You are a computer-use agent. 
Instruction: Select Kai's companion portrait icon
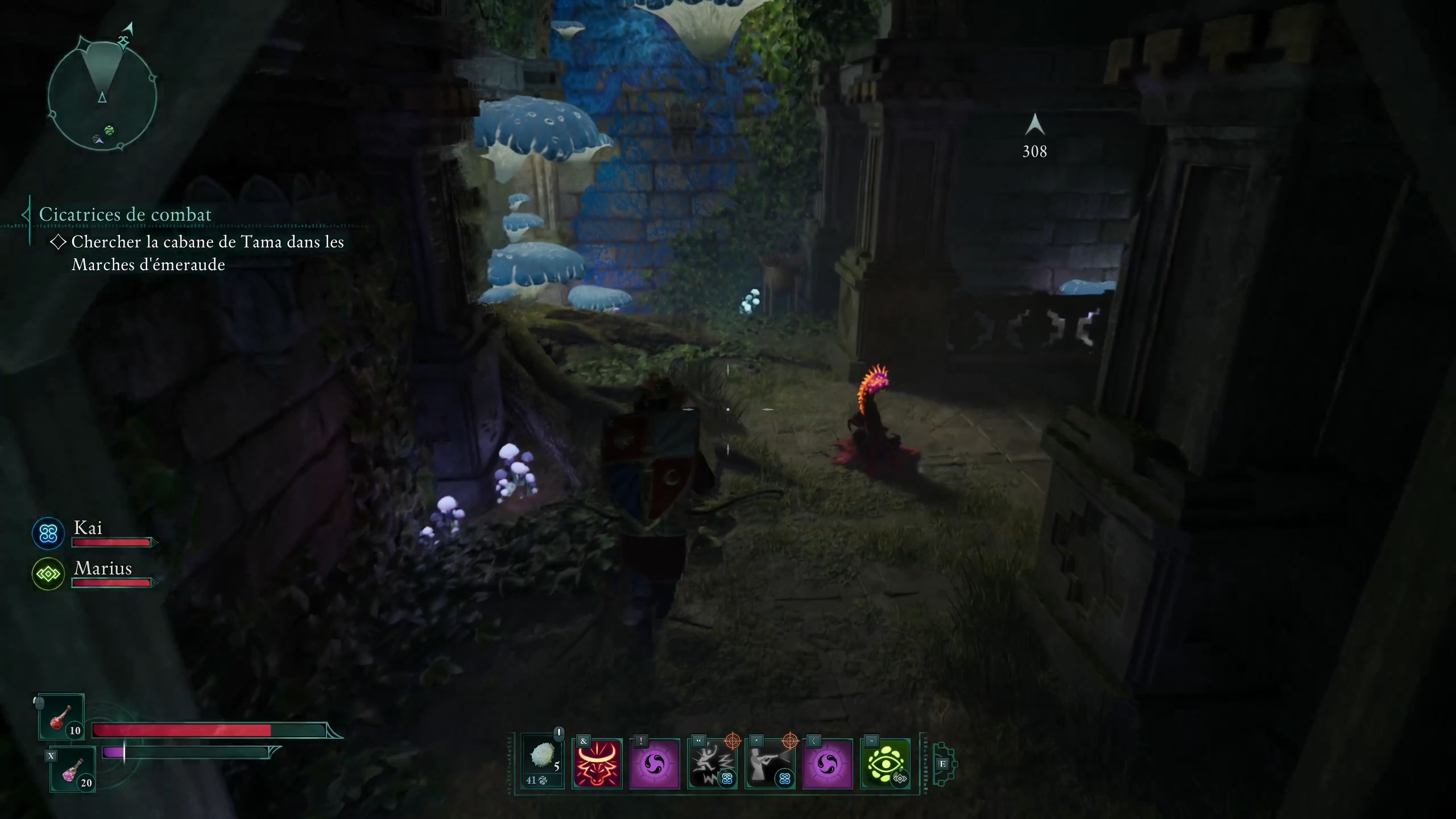pos(48,533)
